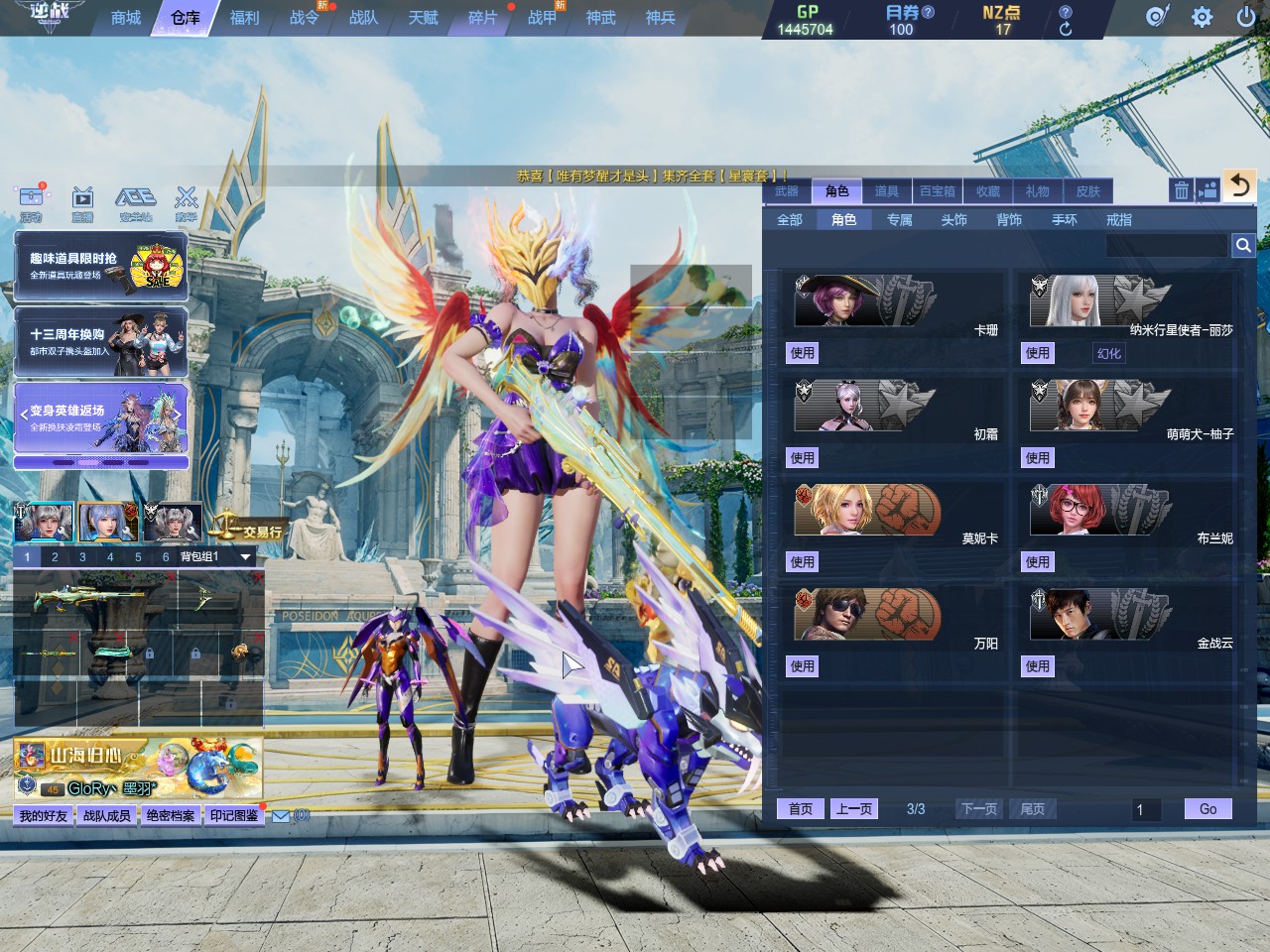Use the 卡珊 character
Image resolution: width=1270 pixels, height=952 pixels.
(x=802, y=353)
